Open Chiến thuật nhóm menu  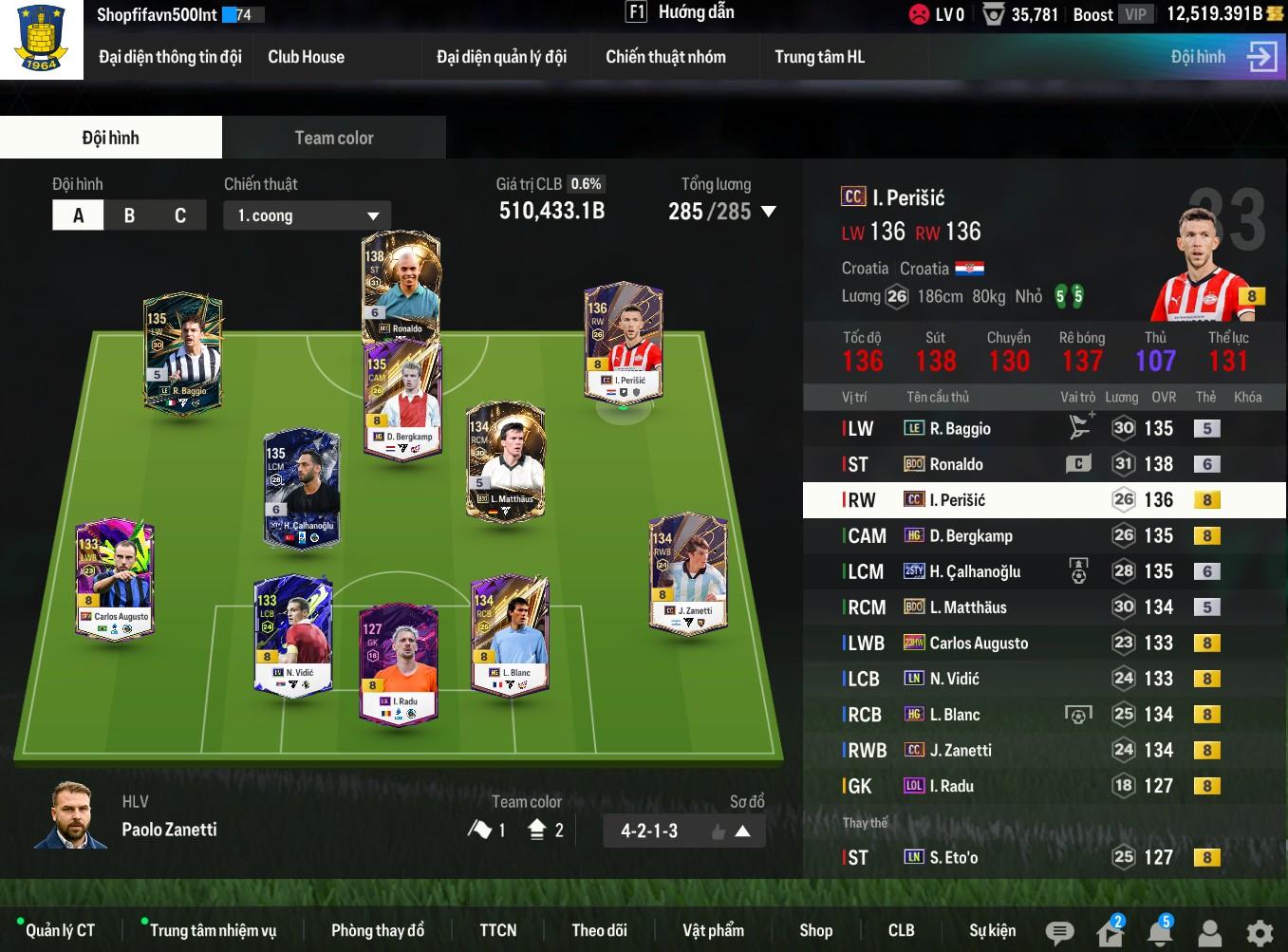click(665, 57)
